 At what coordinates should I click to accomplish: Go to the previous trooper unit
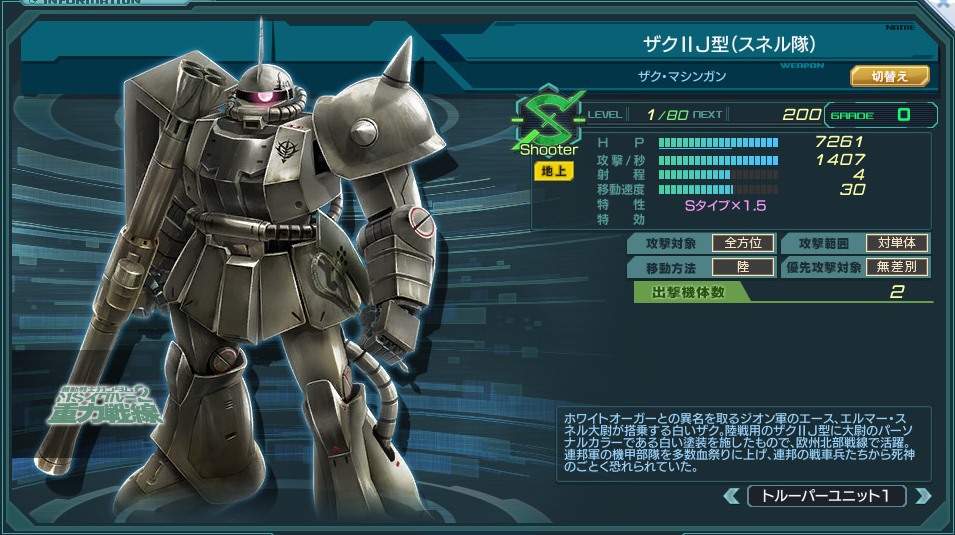pyautogui.click(x=732, y=496)
